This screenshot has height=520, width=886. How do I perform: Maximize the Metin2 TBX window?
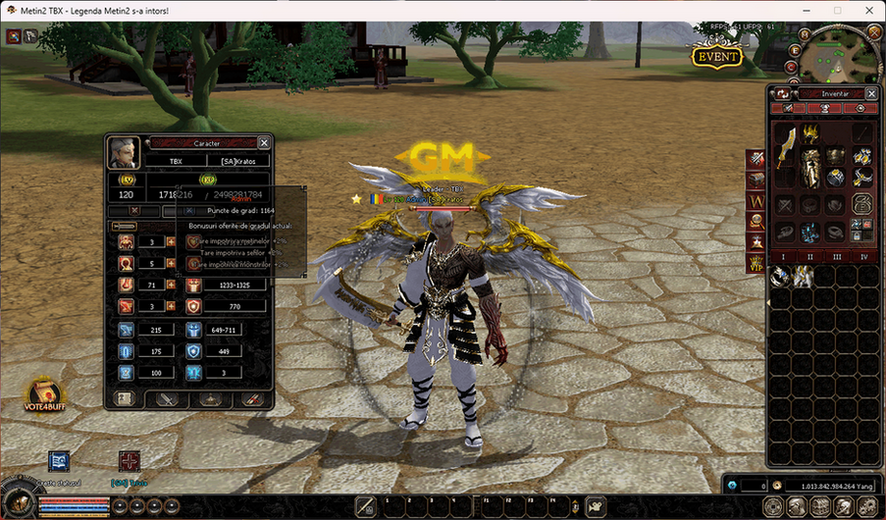pyautogui.click(x=837, y=10)
